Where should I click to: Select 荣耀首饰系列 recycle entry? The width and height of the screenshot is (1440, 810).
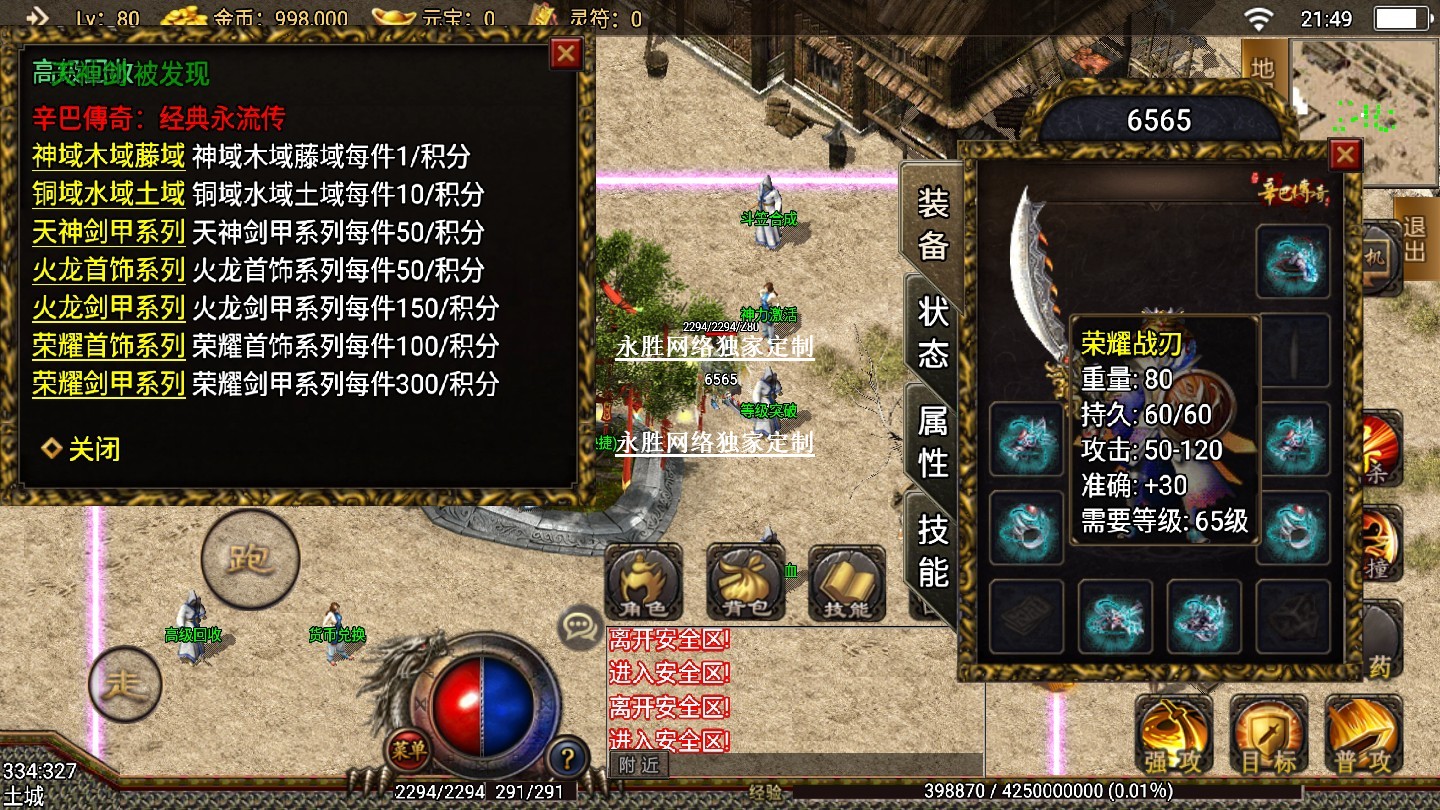pos(108,346)
